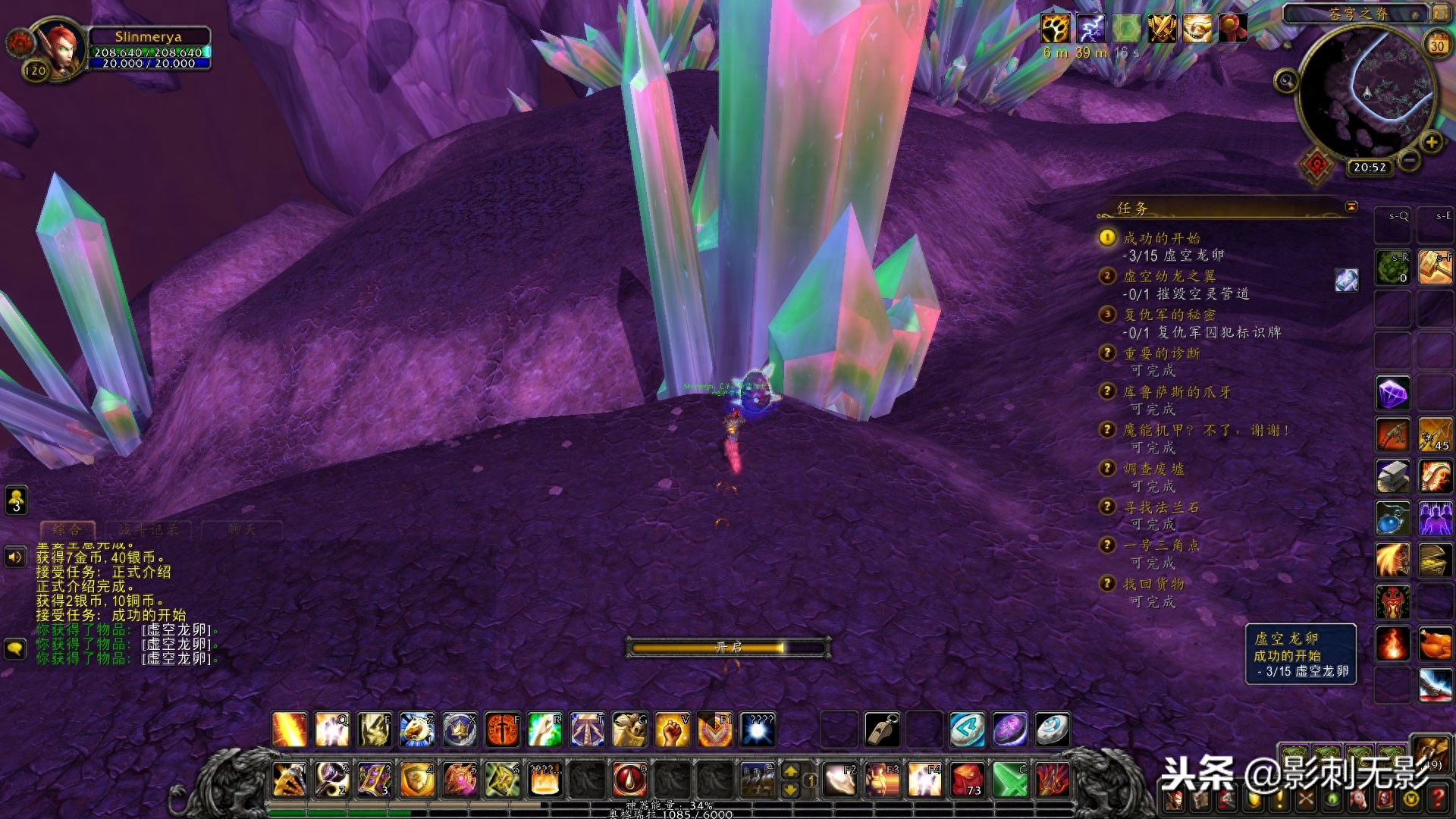
Task: Use the whistle item on the action bar
Action: pyautogui.click(x=881, y=730)
